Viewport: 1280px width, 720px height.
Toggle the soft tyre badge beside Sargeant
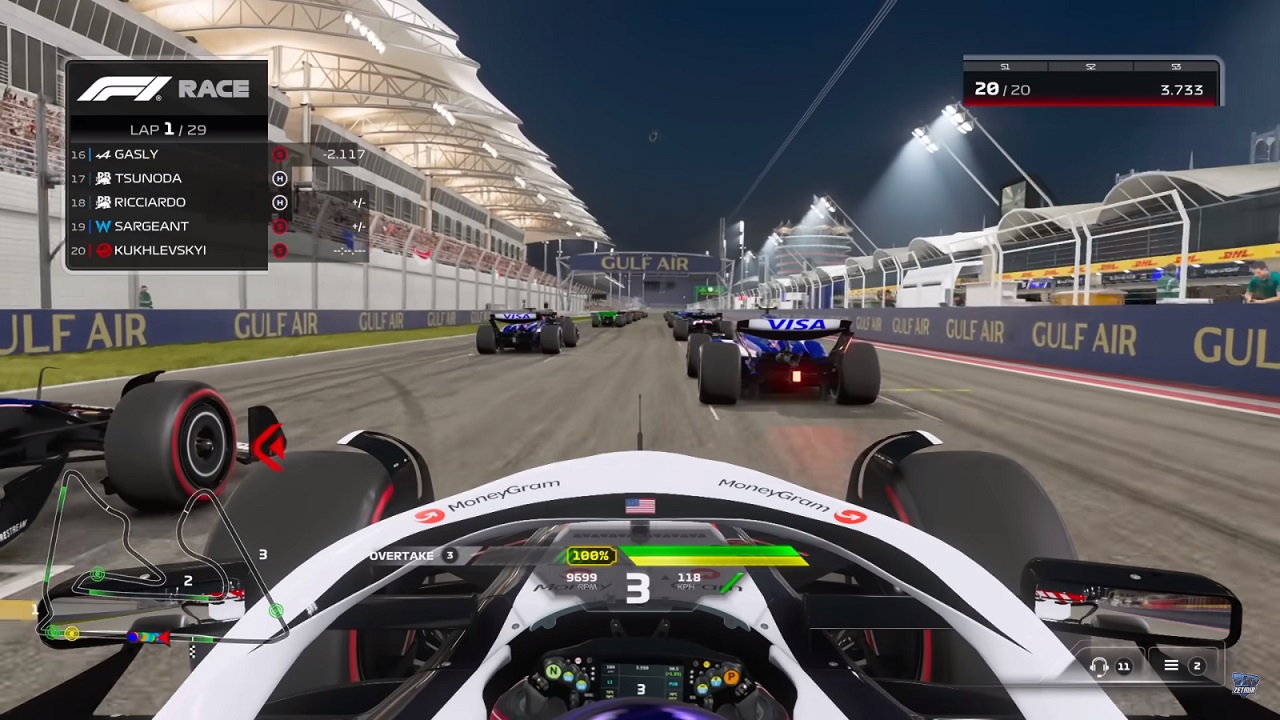click(x=280, y=225)
